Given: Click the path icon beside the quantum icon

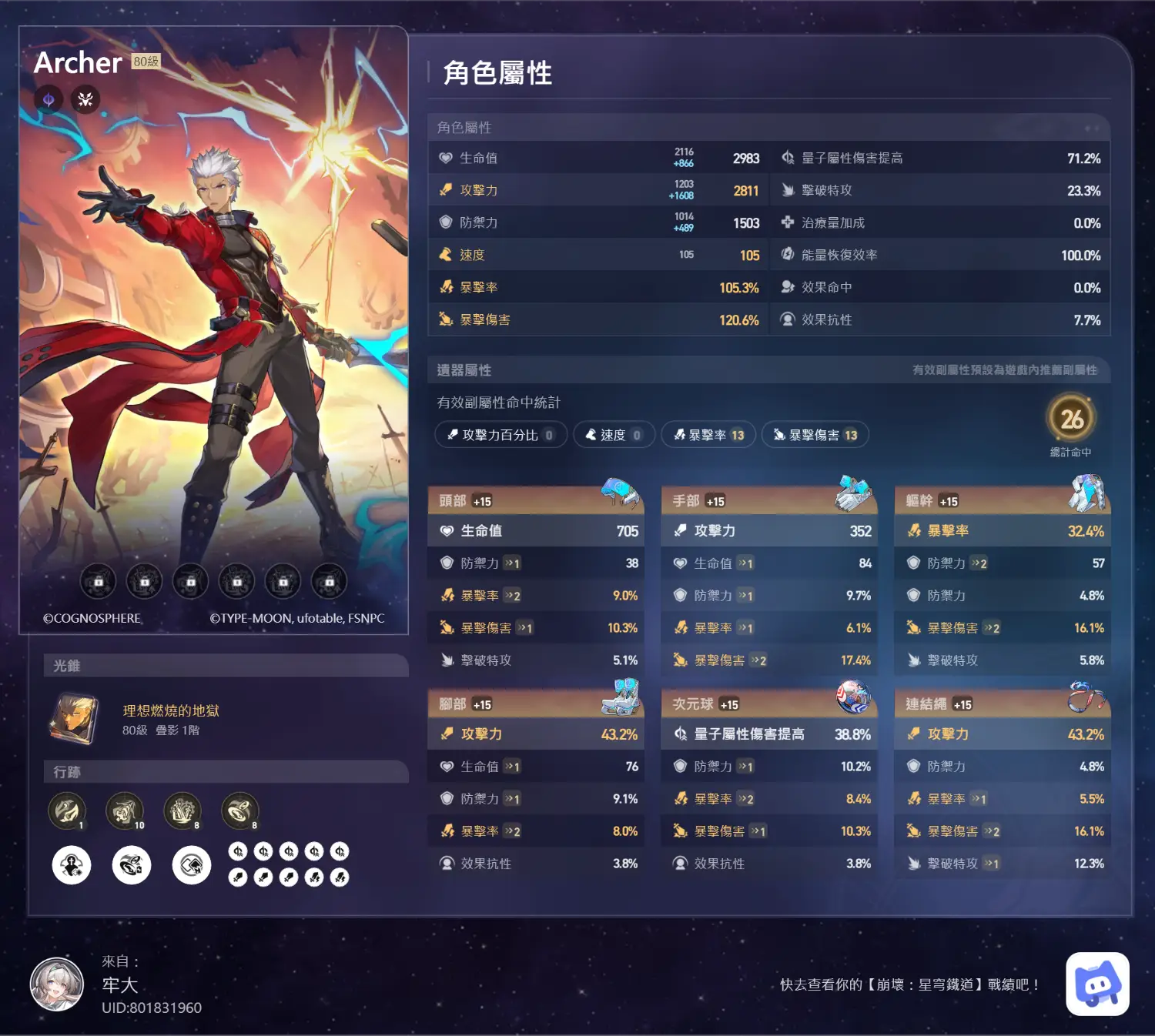Looking at the screenshot, I should (85, 99).
